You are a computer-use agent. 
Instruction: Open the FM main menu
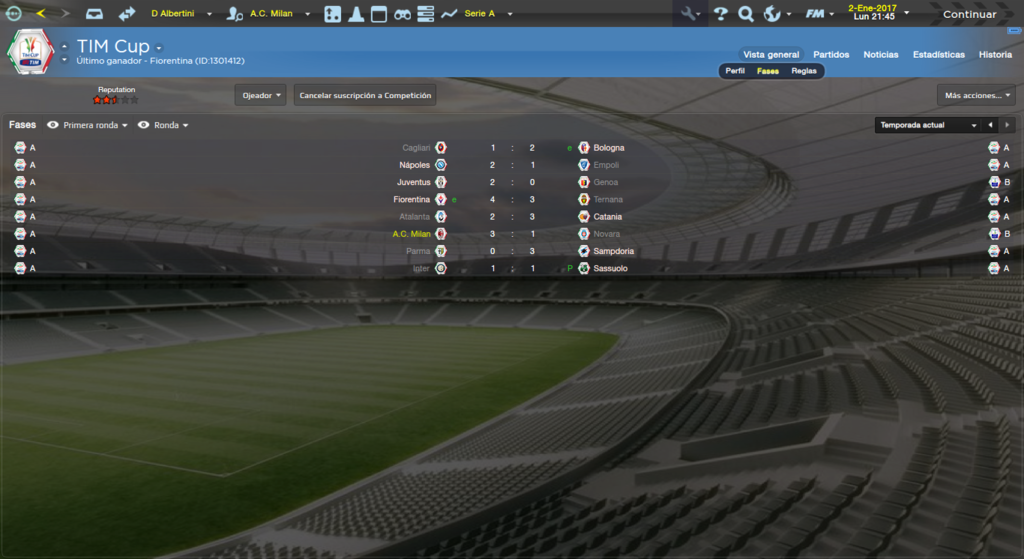pos(819,14)
